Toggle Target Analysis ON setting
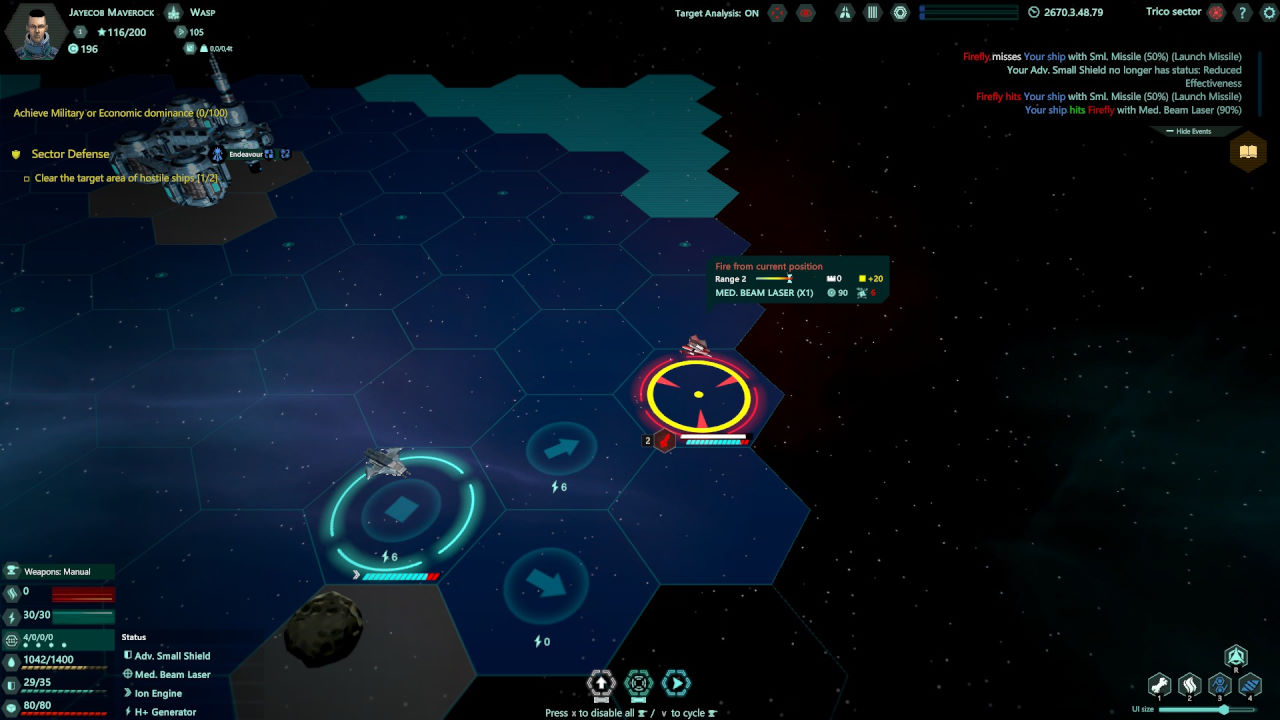 click(x=716, y=13)
